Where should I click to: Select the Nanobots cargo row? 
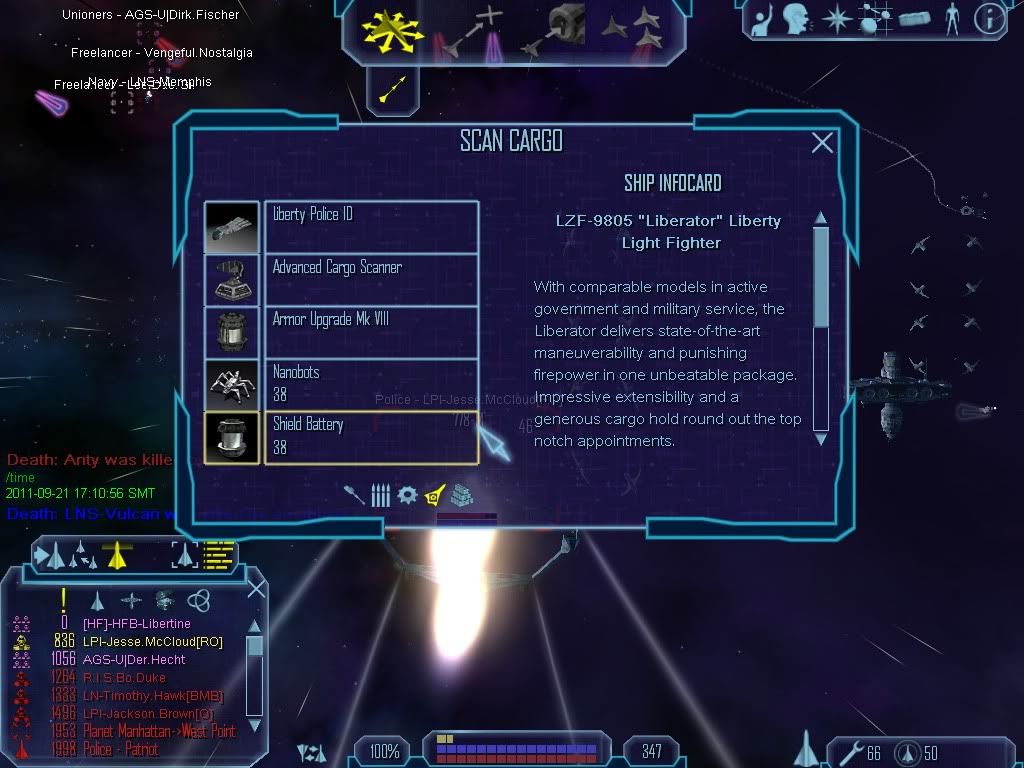click(x=371, y=385)
